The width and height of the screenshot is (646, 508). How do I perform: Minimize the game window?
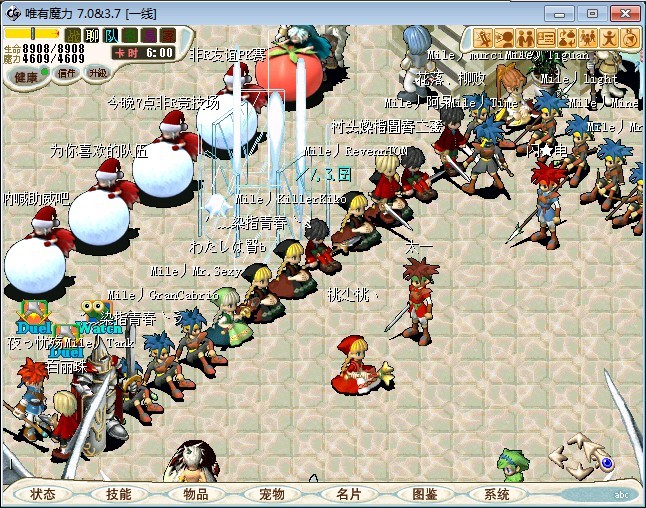[x=564, y=12]
